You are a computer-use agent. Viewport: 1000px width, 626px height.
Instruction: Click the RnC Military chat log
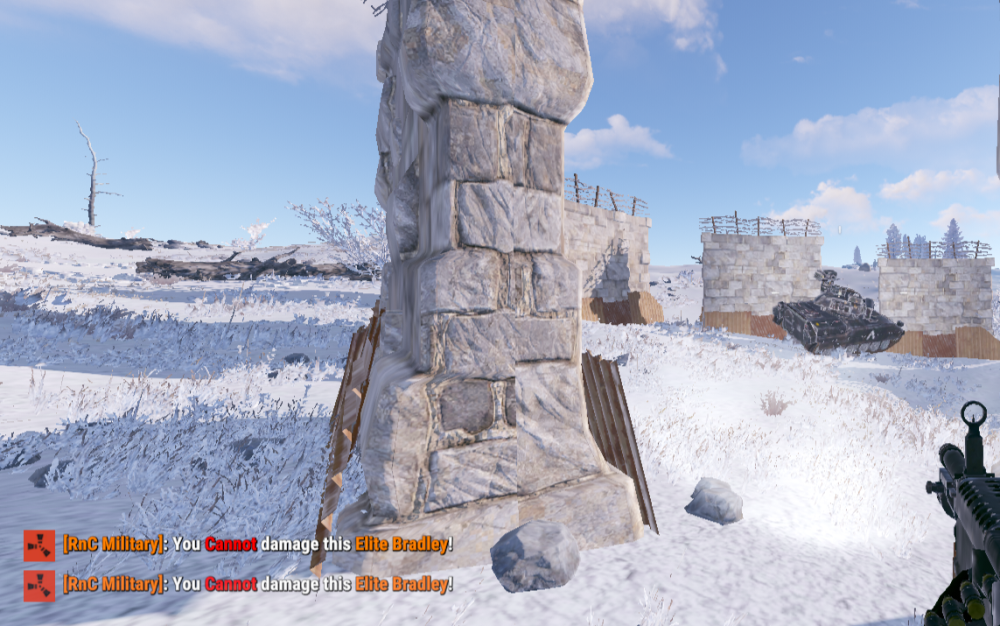coord(240,564)
